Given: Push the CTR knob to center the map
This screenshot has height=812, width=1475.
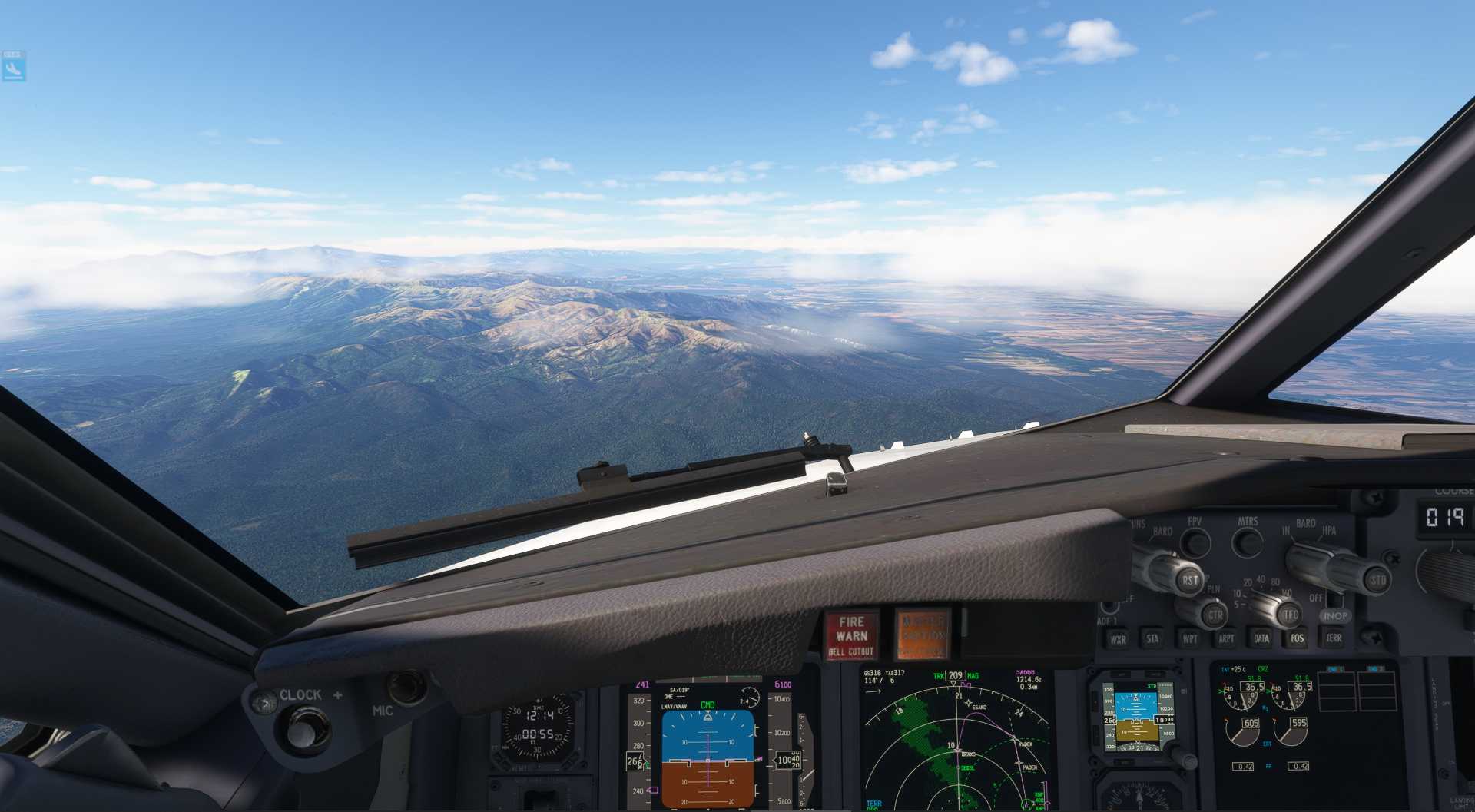Looking at the screenshot, I should (1215, 612).
